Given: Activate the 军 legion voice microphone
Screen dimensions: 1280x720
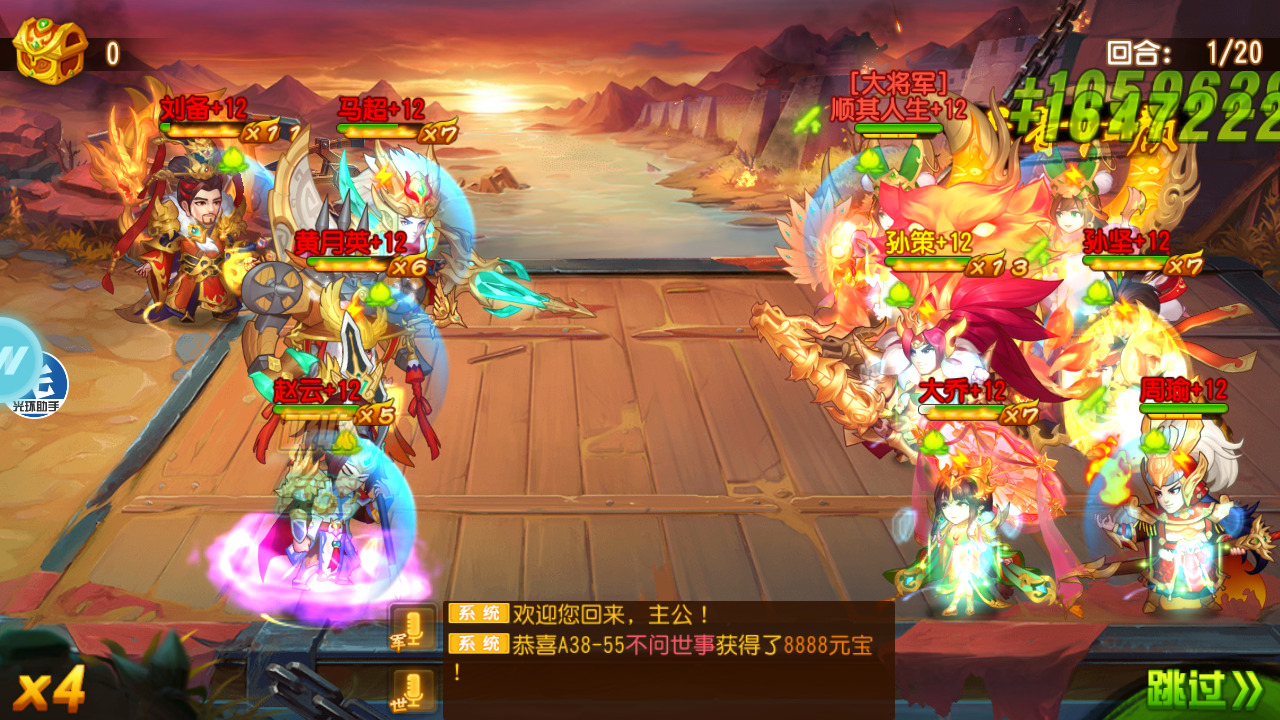Looking at the screenshot, I should coord(412,629).
